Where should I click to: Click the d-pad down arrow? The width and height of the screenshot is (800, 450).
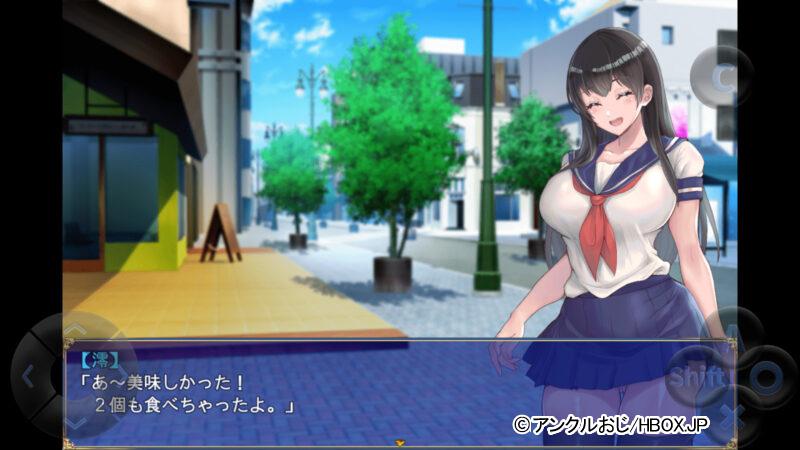coord(73,423)
